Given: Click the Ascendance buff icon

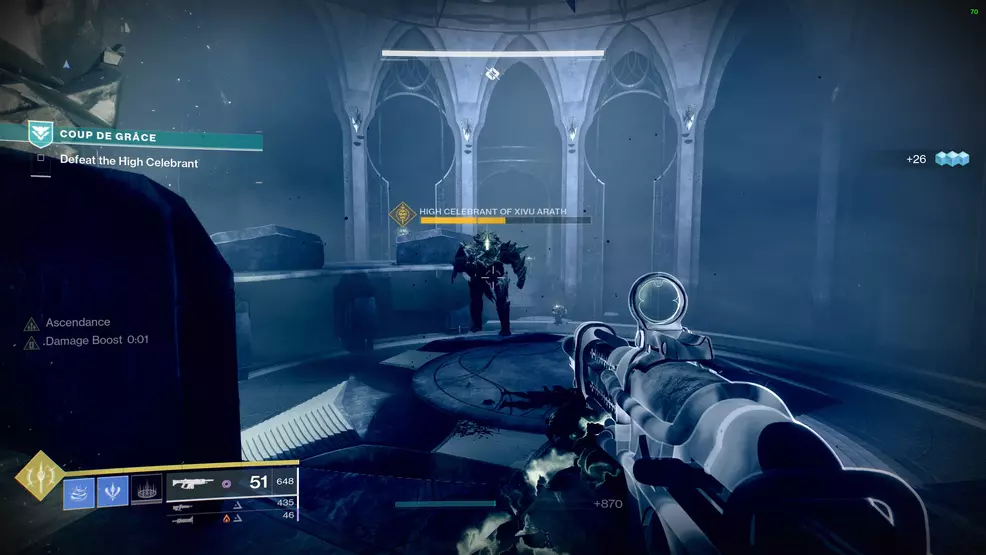Looking at the screenshot, I should (x=32, y=323).
